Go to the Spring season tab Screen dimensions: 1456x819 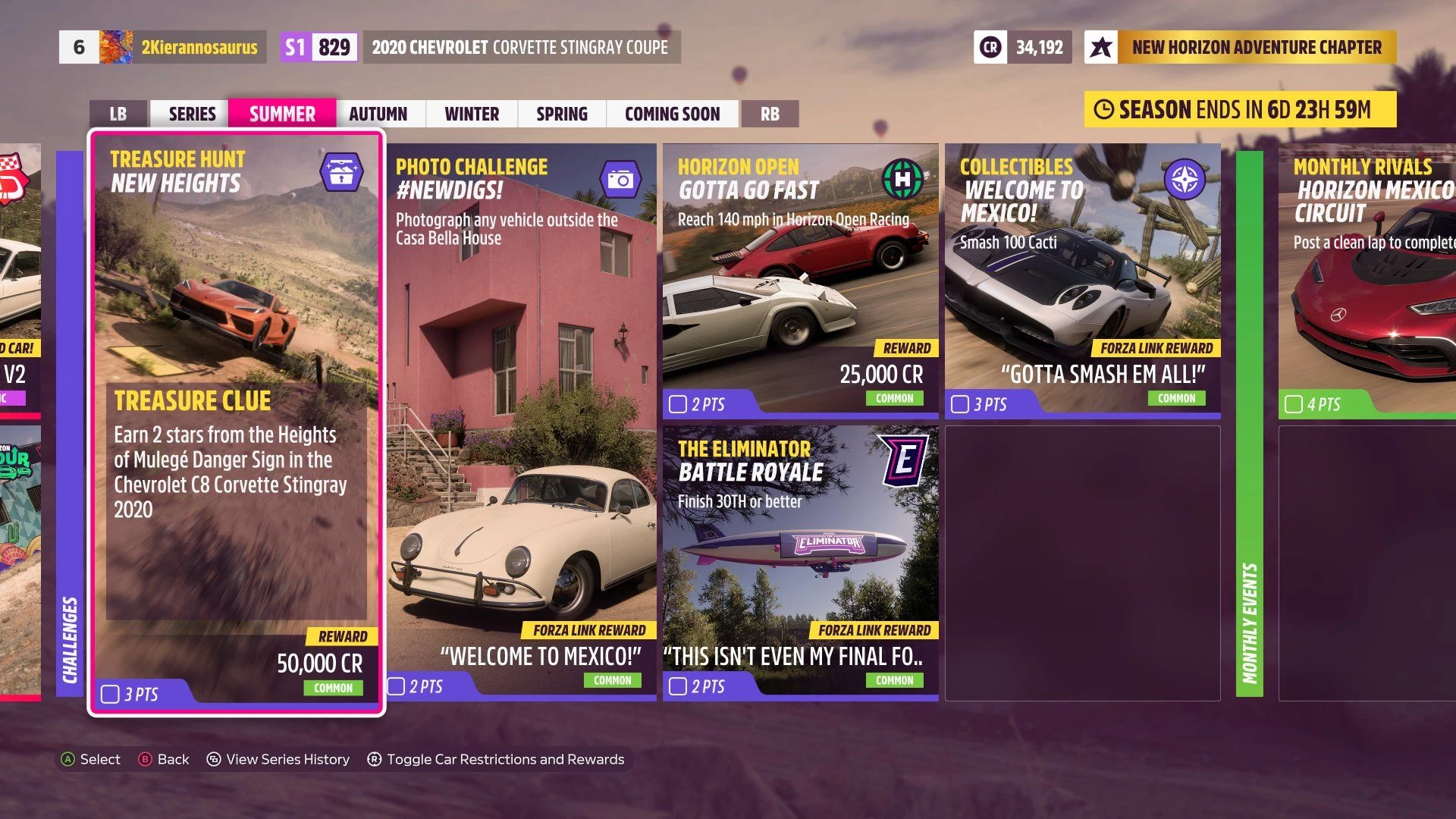click(x=562, y=114)
